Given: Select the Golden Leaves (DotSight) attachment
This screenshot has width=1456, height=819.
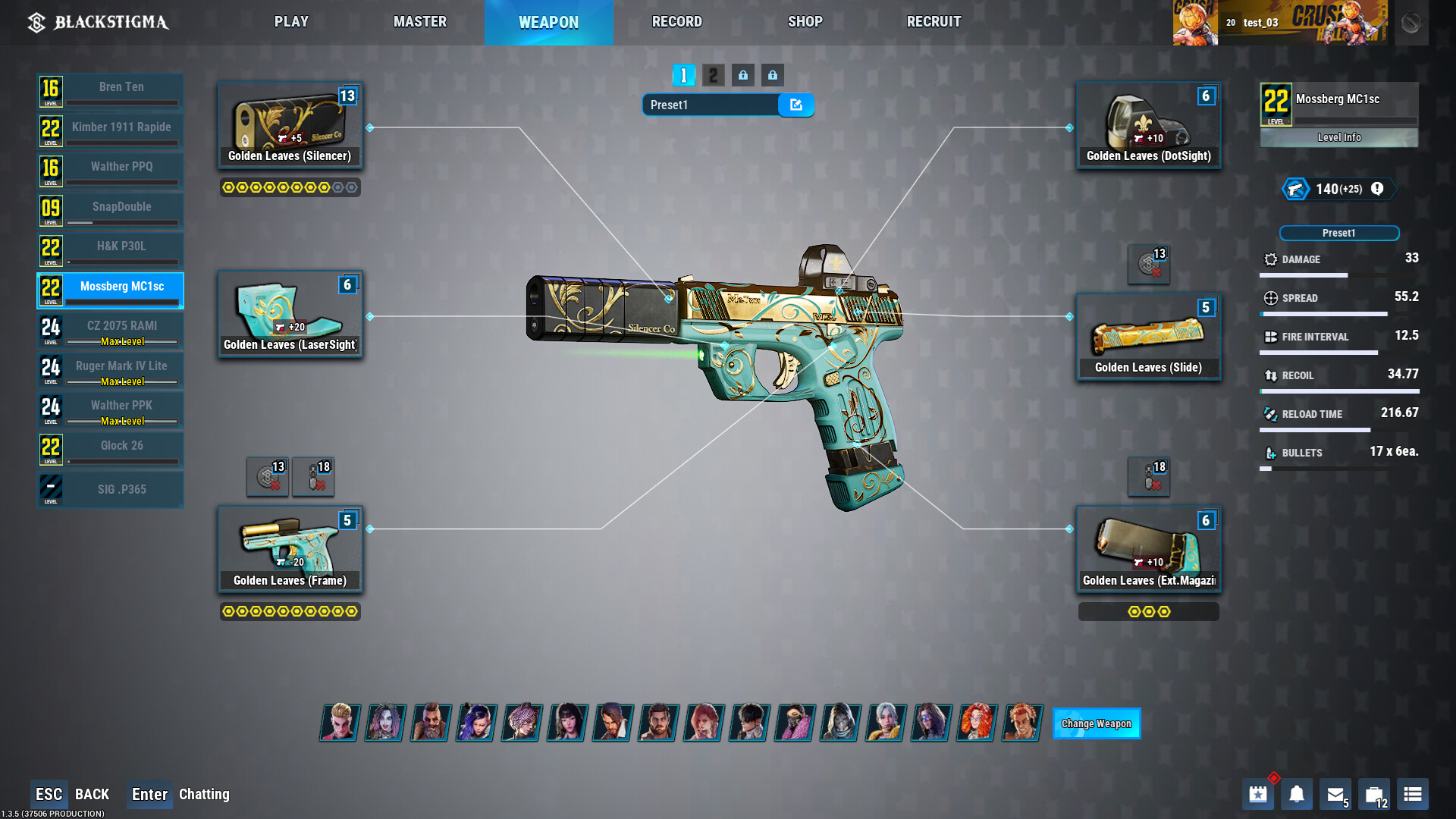Looking at the screenshot, I should [1148, 125].
